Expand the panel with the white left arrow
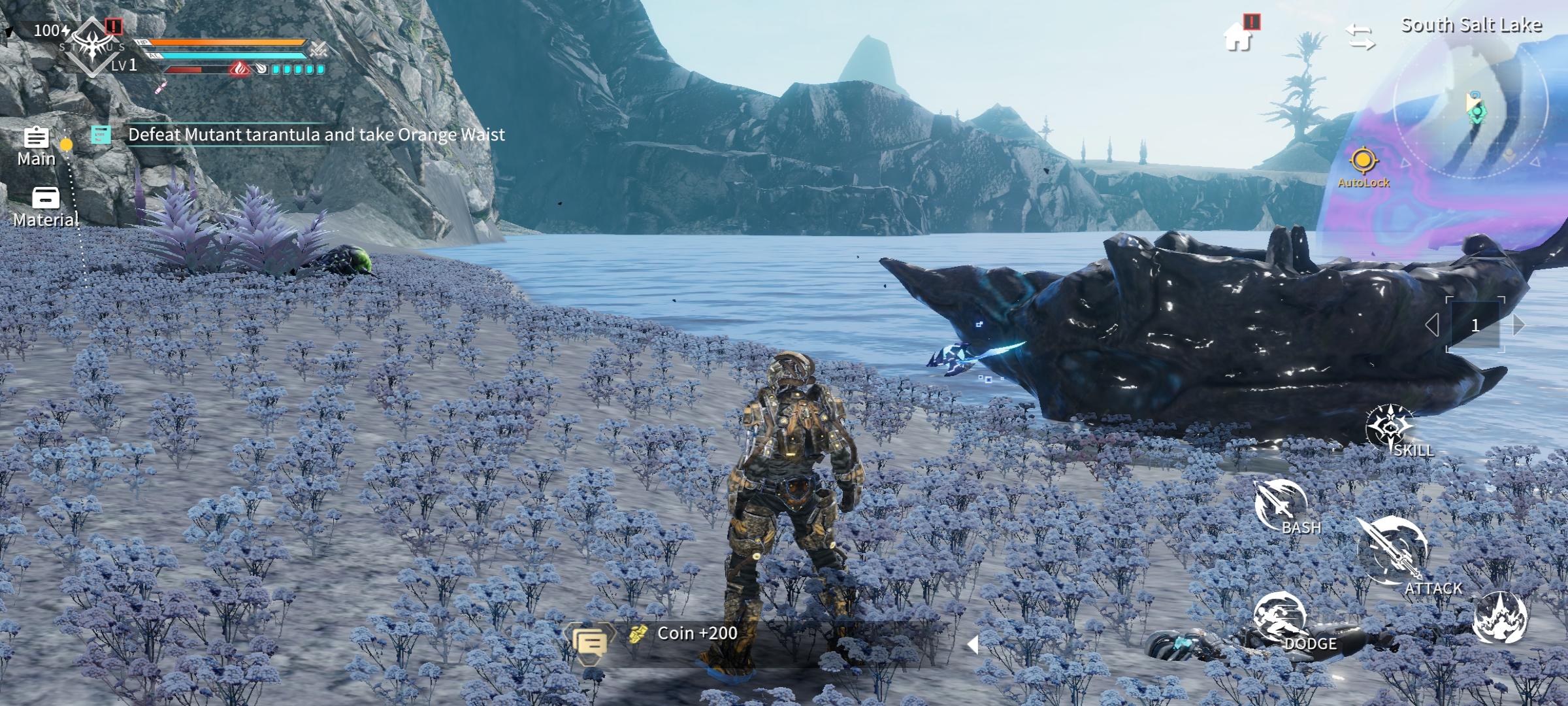The image size is (1568, 706). (972, 645)
